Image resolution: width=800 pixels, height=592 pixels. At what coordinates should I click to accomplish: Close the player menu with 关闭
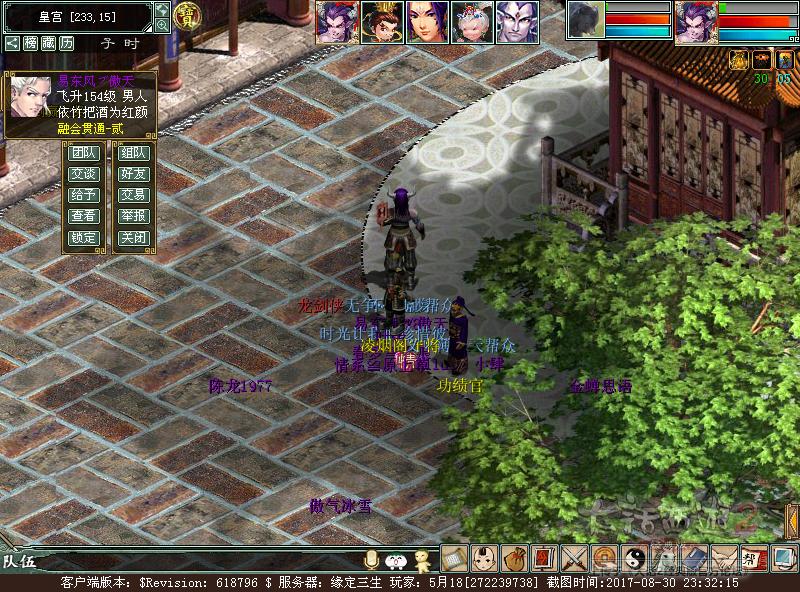click(133, 238)
